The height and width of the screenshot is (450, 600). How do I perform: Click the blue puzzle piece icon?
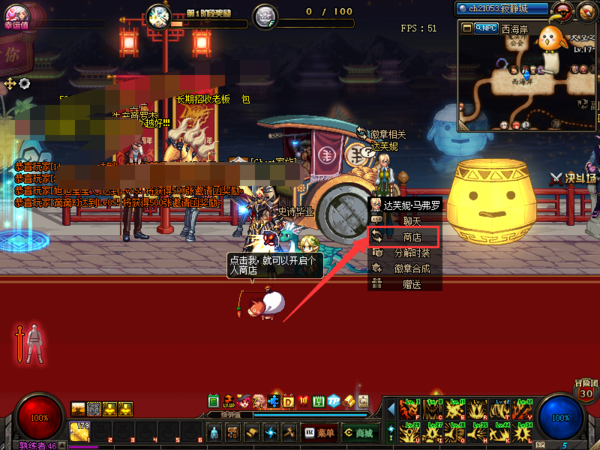[274, 401]
